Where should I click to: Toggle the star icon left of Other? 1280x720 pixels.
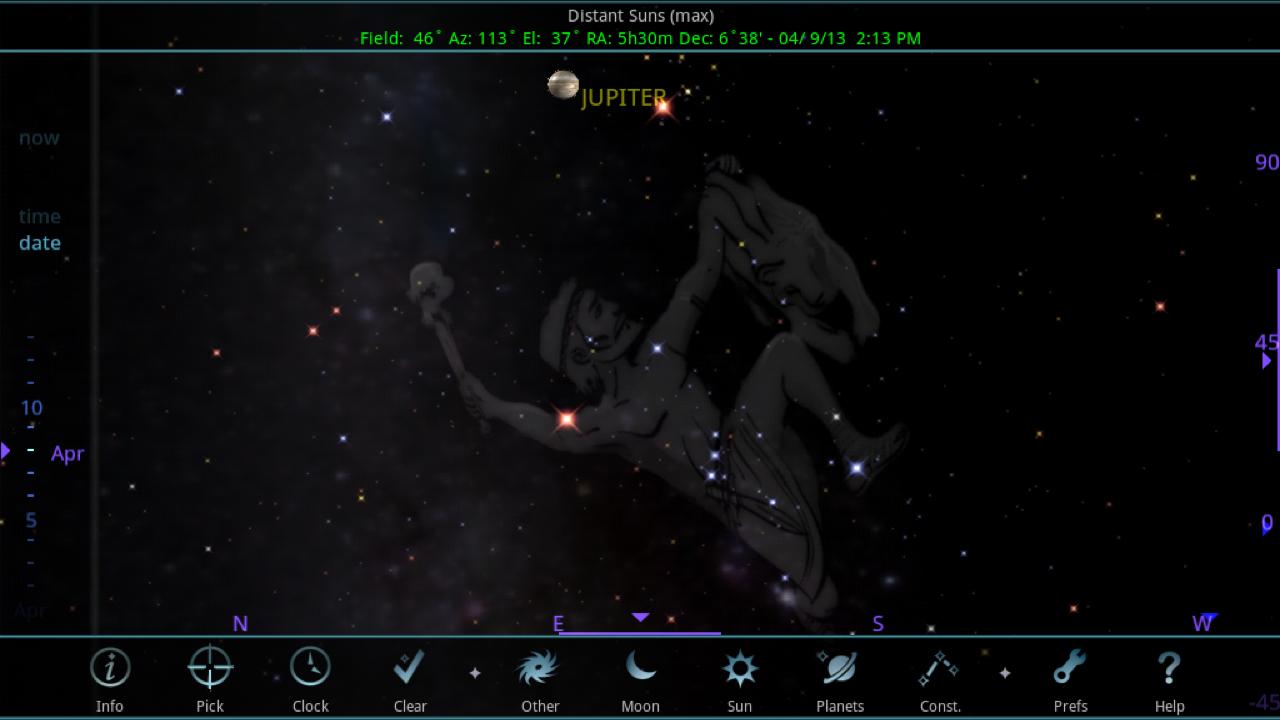(475, 675)
